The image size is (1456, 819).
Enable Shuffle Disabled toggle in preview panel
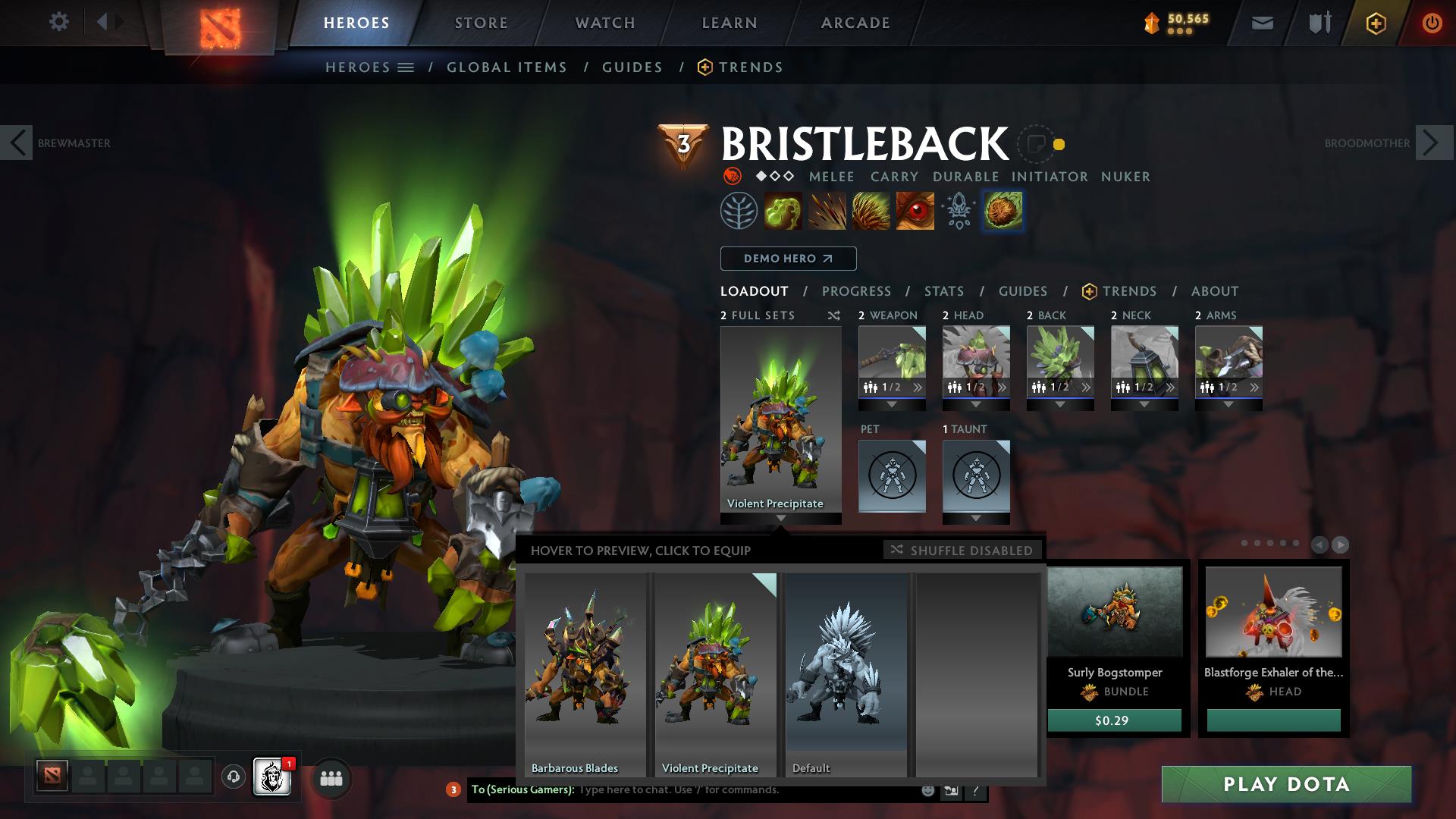coord(962,551)
